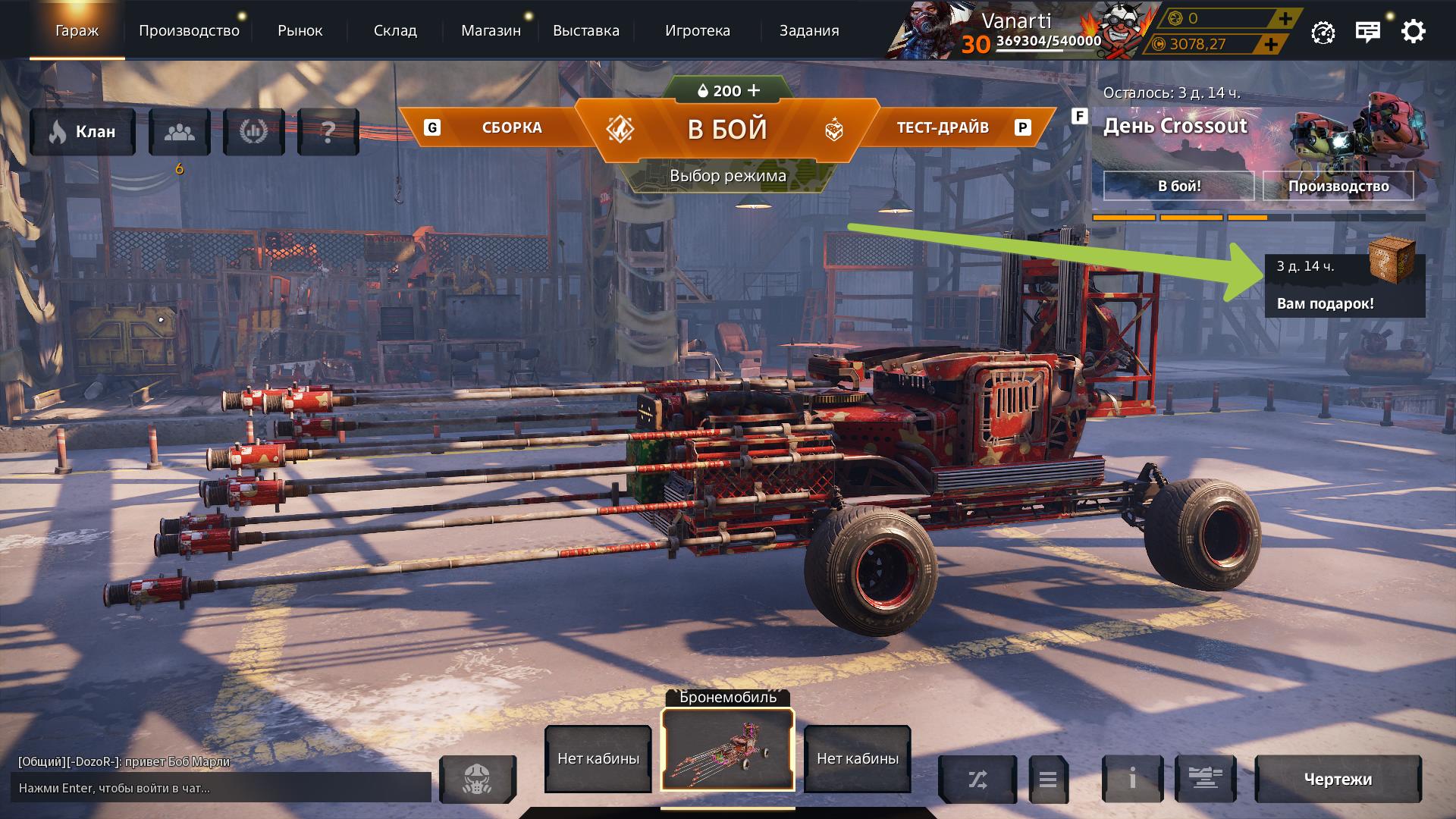1456x819 pixels.
Task: Switch to the Рынок tab
Action: (300, 30)
